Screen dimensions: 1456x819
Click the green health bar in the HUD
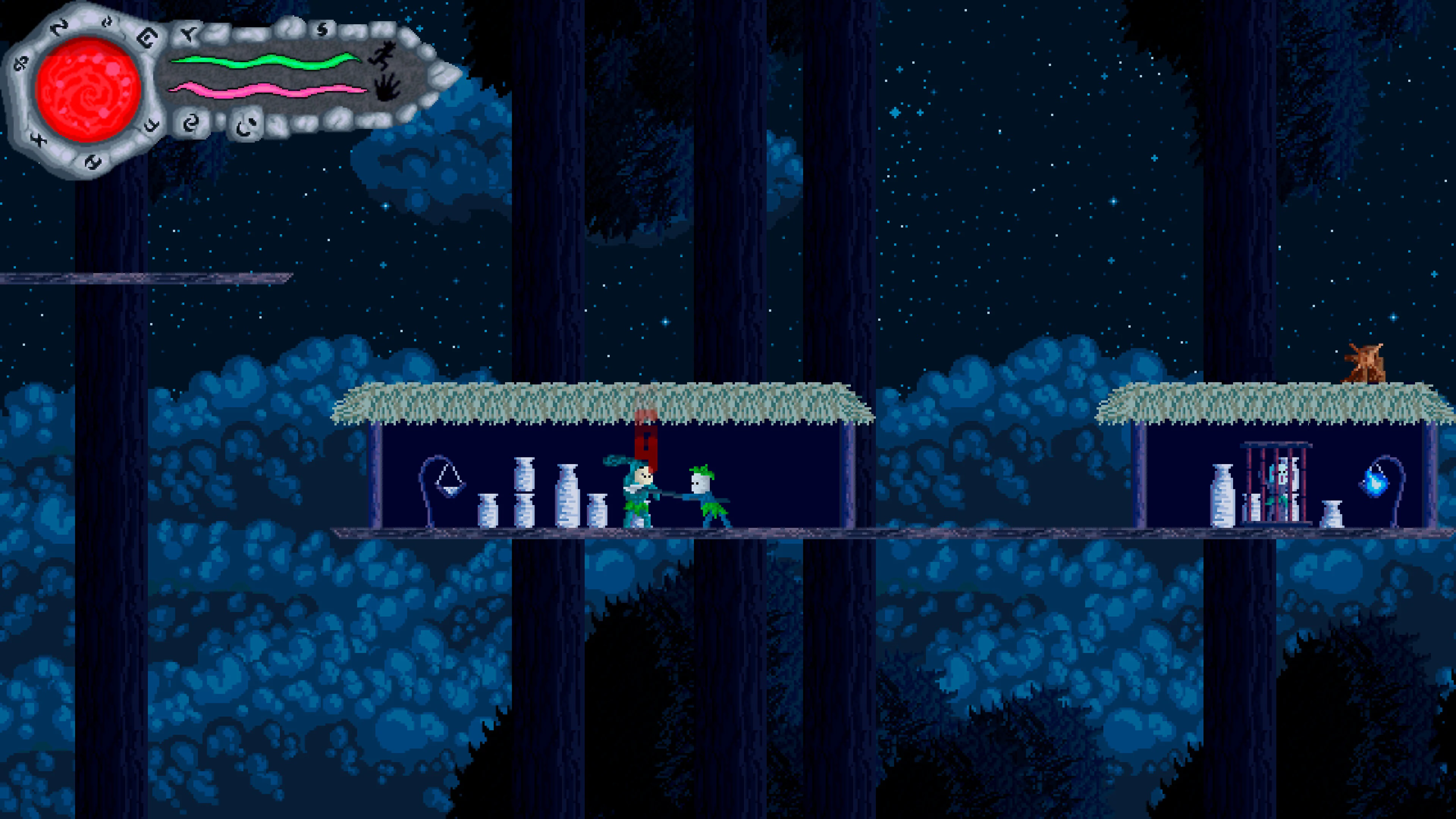point(264,61)
